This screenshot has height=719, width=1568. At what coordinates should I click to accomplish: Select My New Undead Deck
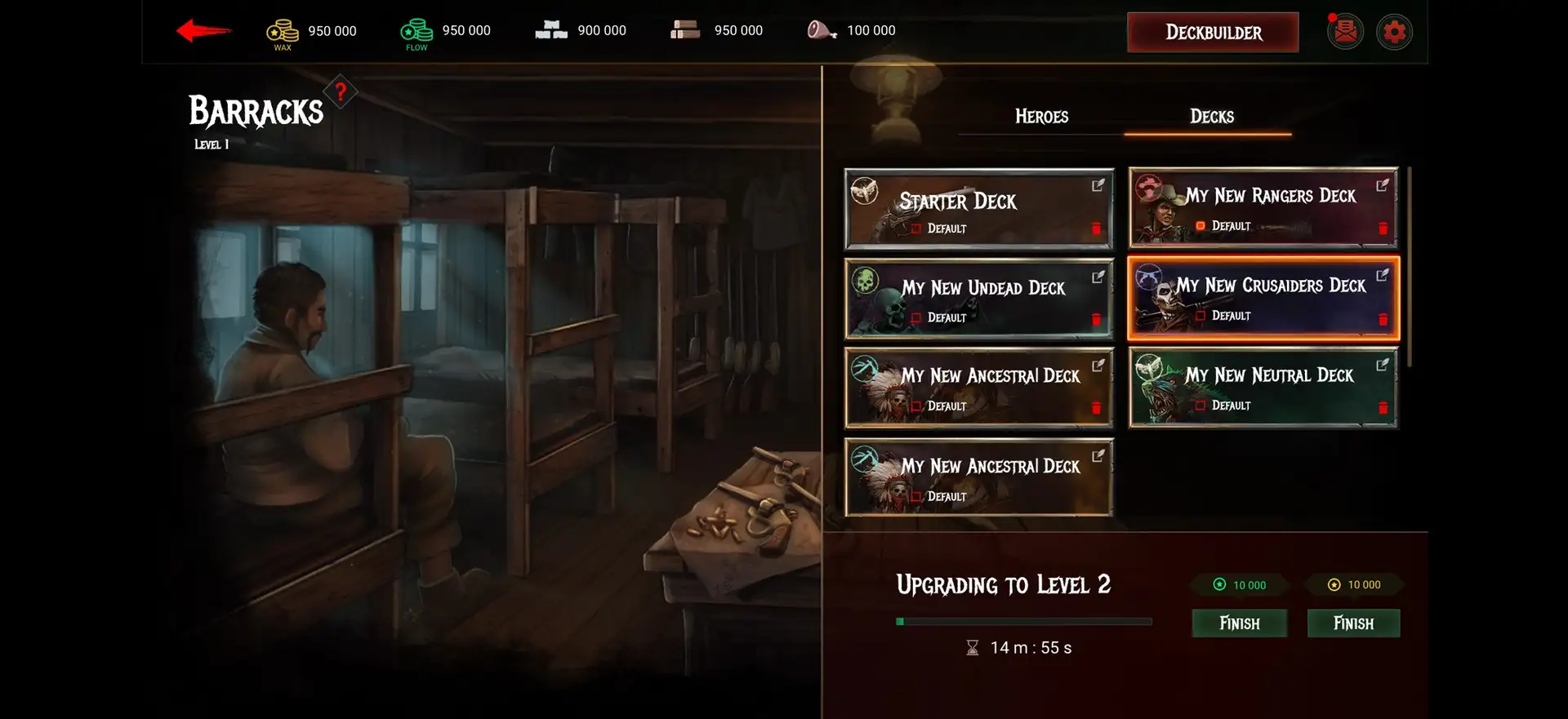click(978, 299)
